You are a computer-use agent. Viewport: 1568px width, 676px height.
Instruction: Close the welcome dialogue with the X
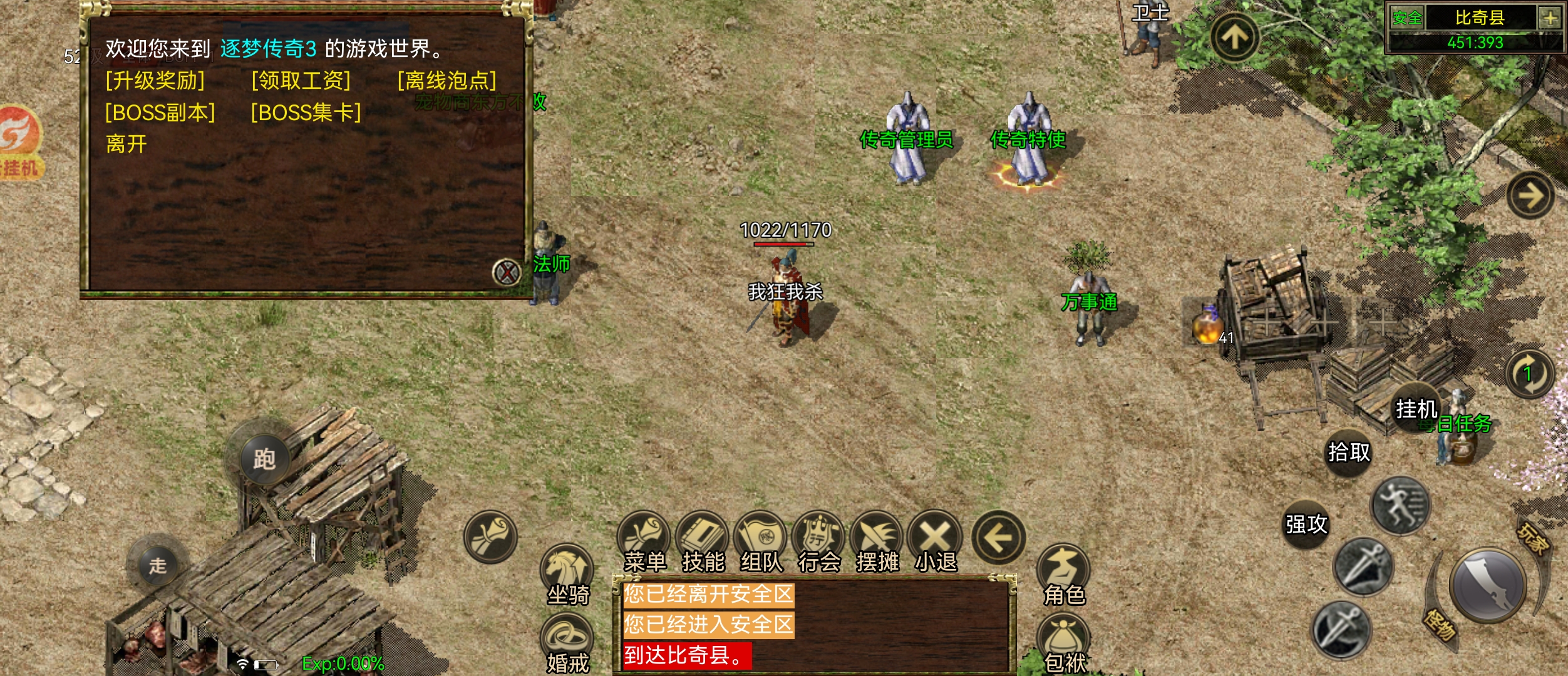point(507,272)
